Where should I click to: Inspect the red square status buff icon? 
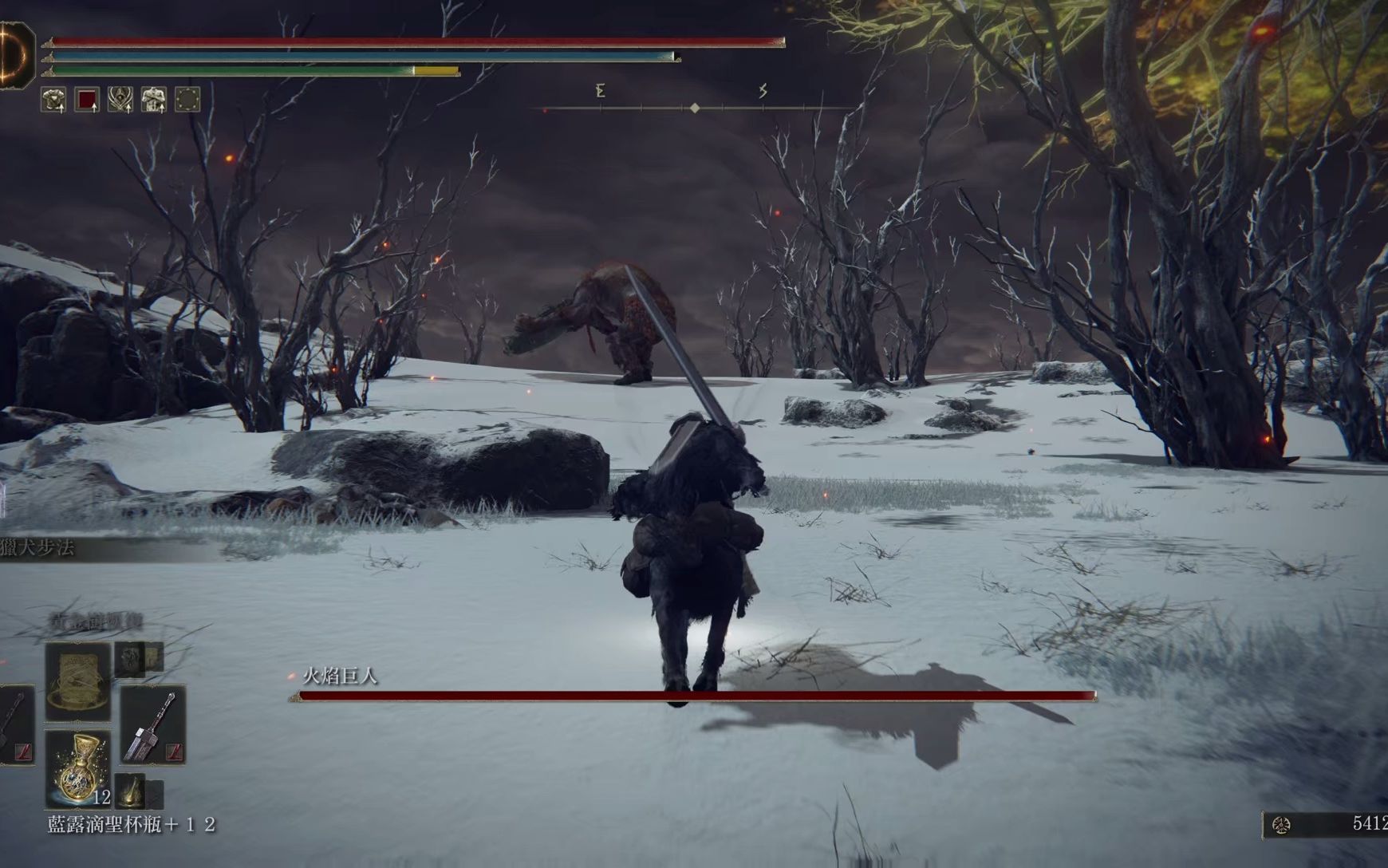(x=87, y=100)
